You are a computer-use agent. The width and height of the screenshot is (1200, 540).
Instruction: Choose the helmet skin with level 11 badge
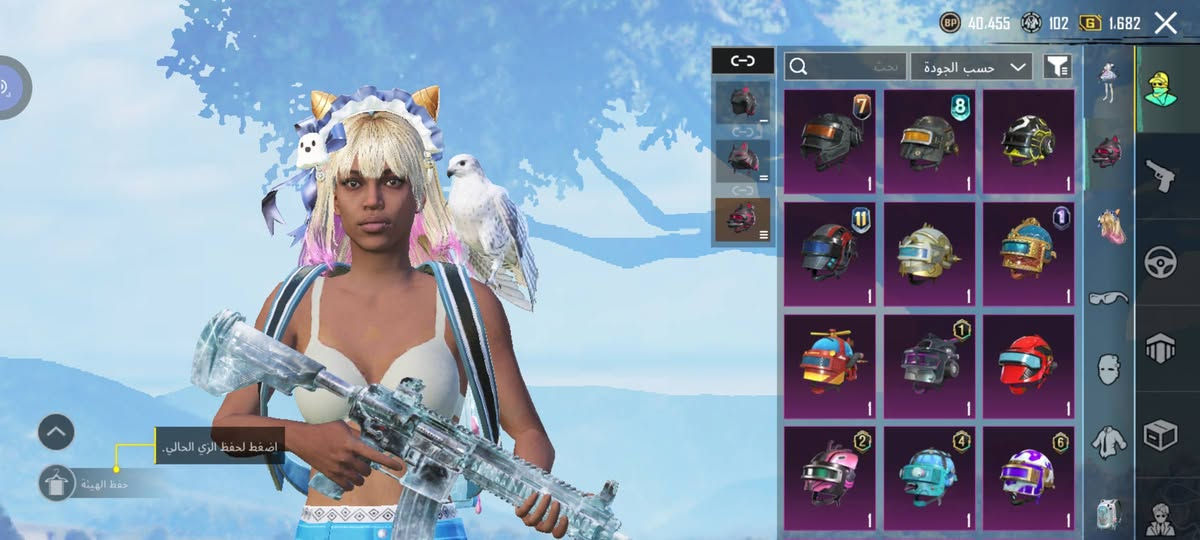(830, 254)
